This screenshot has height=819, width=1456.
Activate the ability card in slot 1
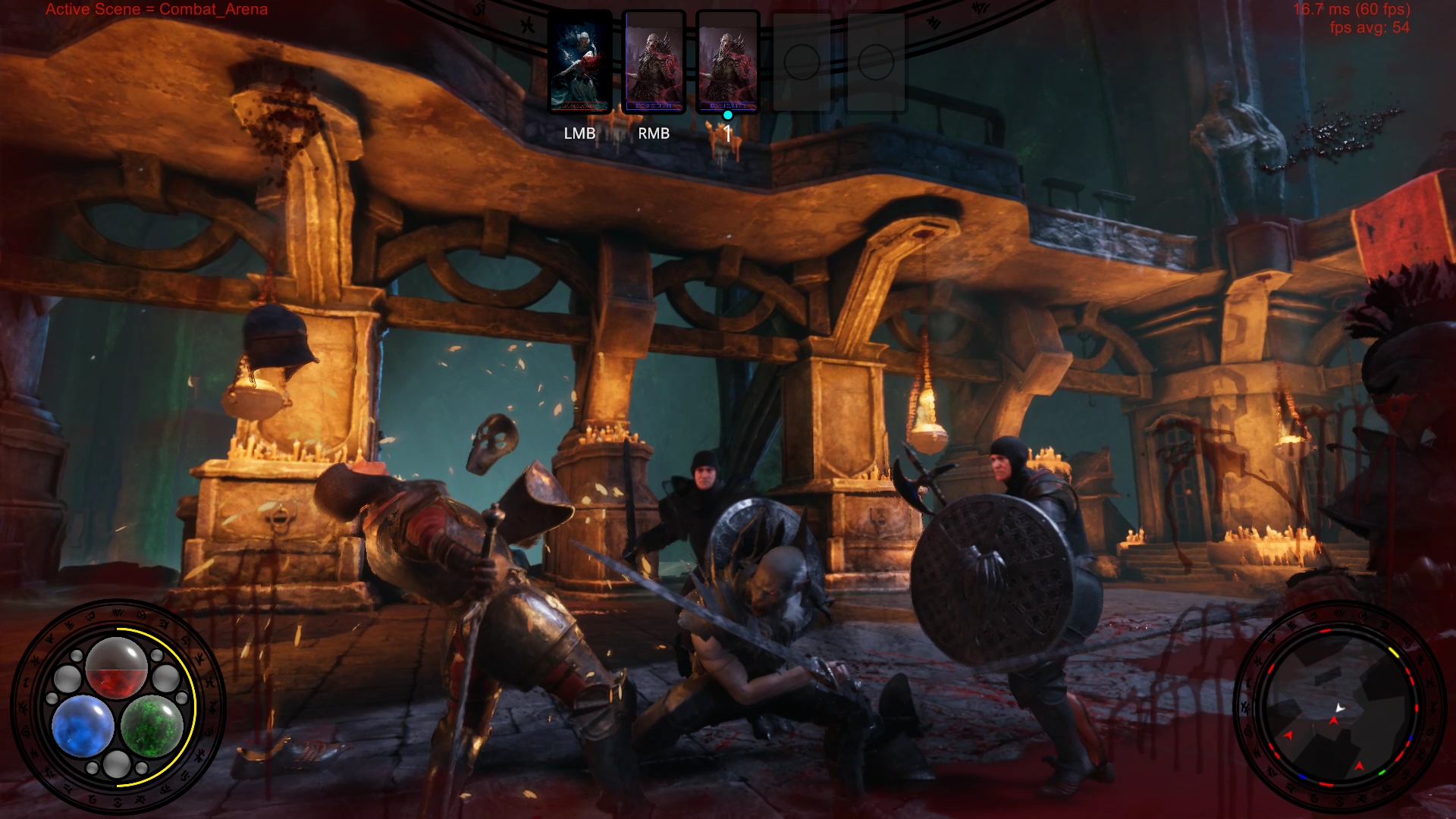click(x=727, y=62)
